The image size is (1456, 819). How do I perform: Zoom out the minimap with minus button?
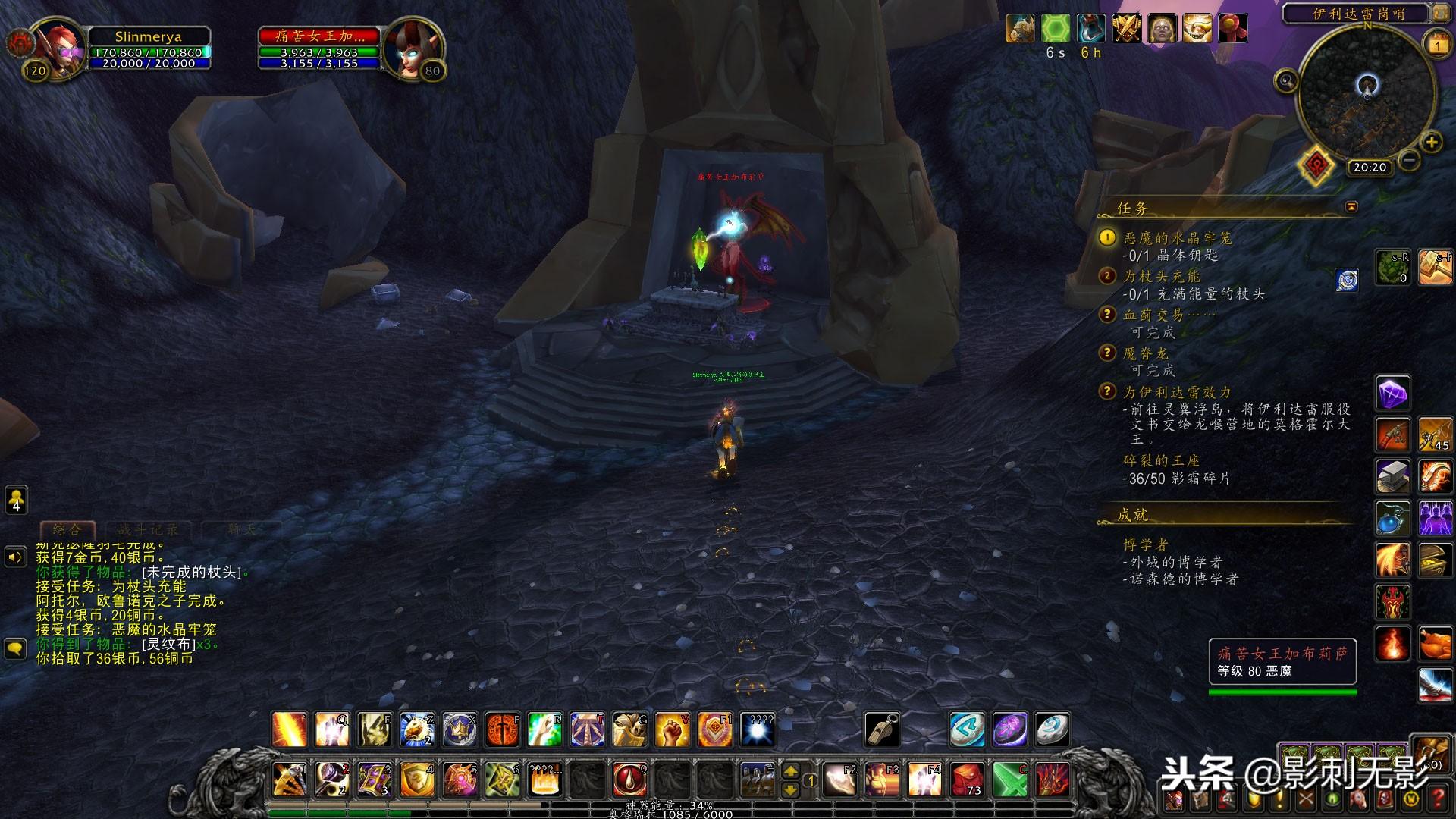click(x=1409, y=160)
